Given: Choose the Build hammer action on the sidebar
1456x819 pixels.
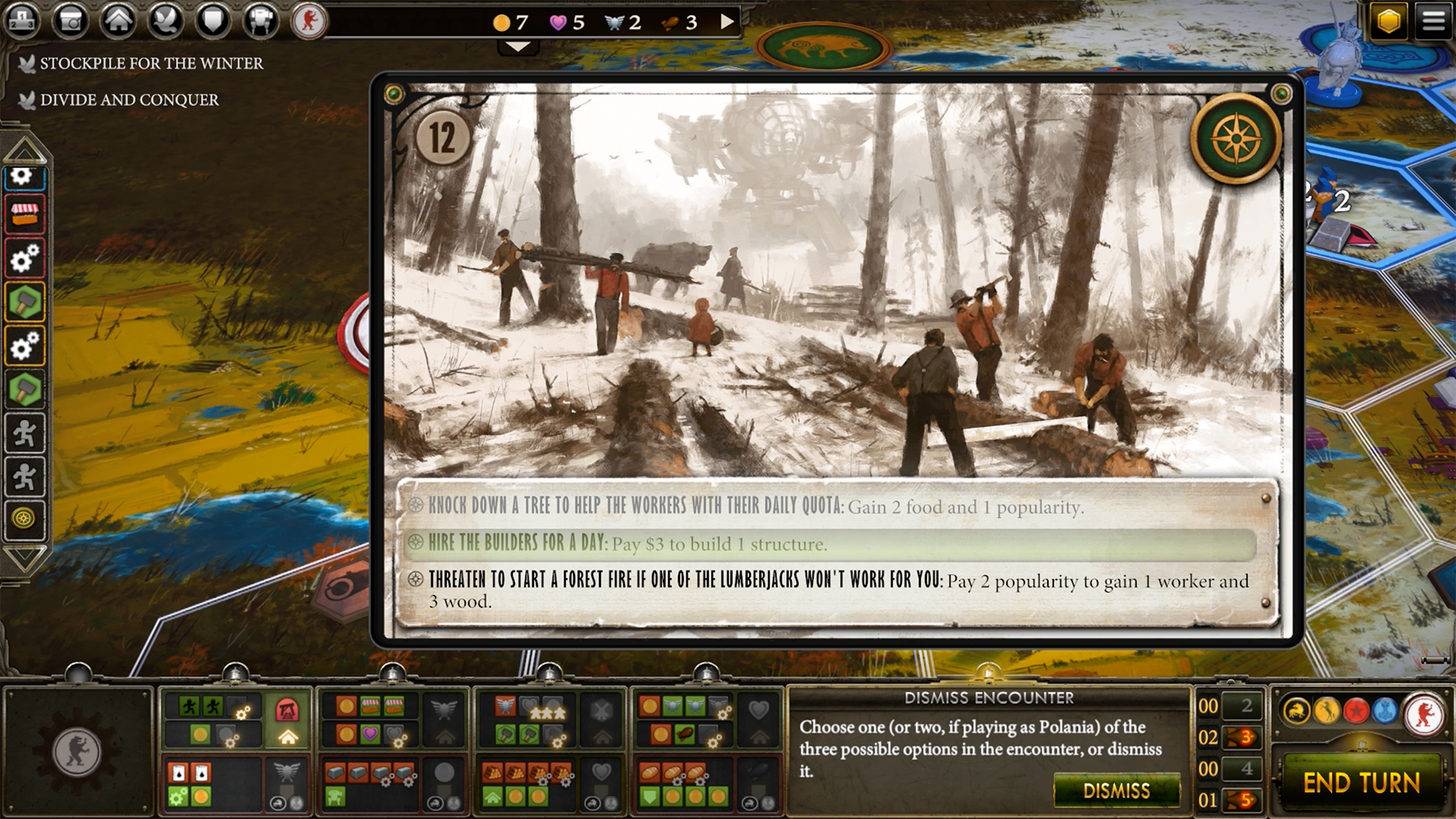Looking at the screenshot, I should (x=25, y=301).
